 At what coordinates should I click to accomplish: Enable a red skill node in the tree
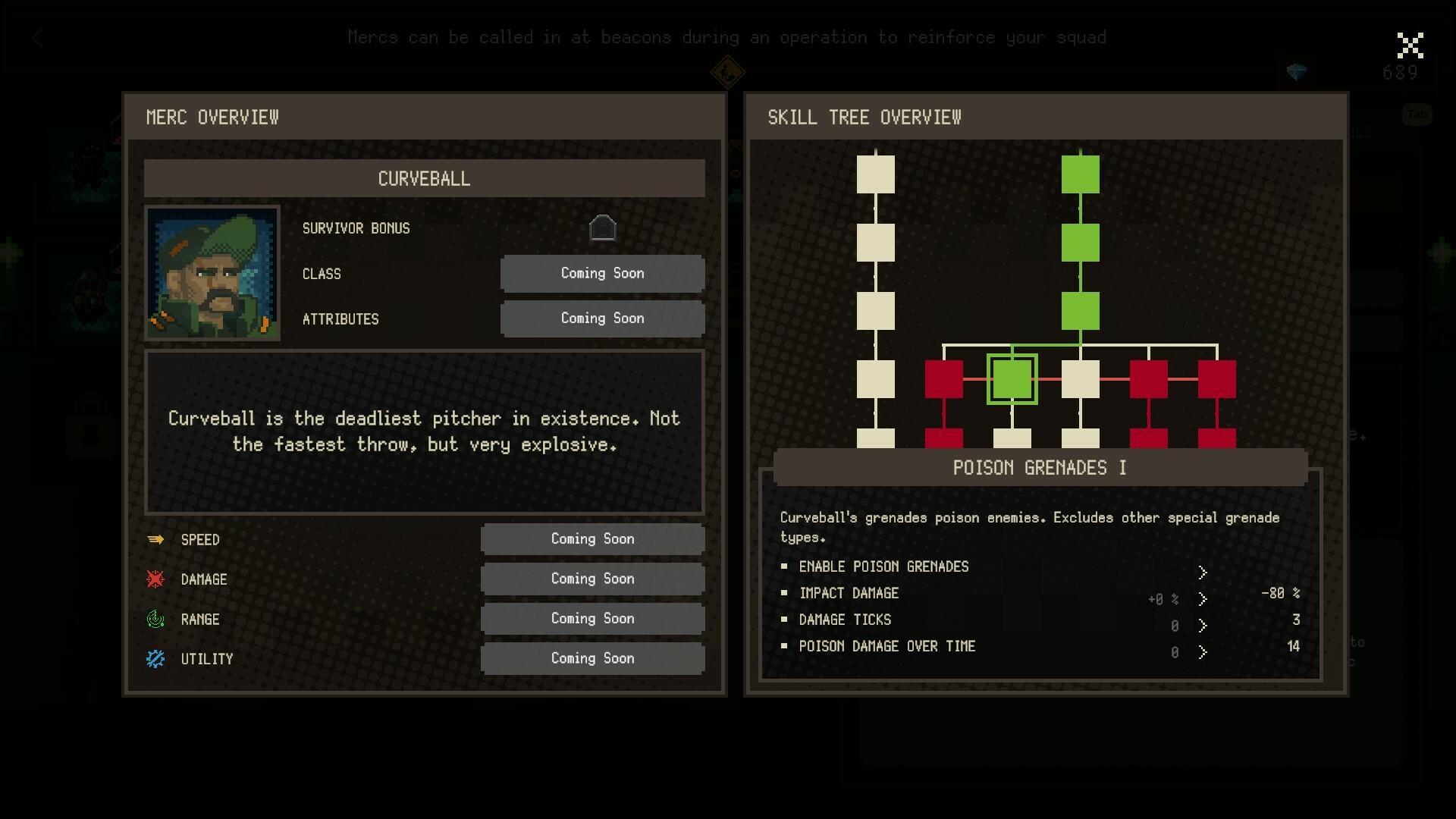[944, 378]
